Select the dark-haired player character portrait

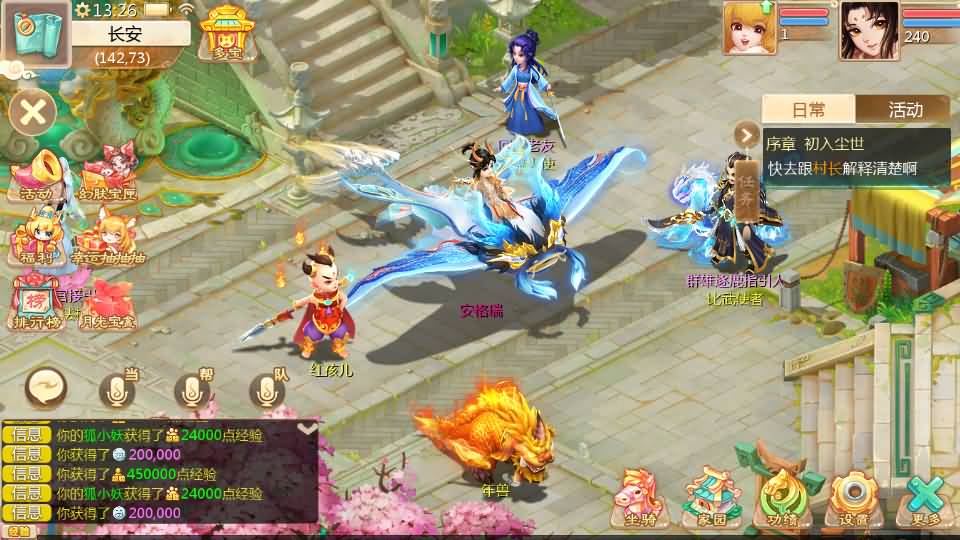point(868,30)
